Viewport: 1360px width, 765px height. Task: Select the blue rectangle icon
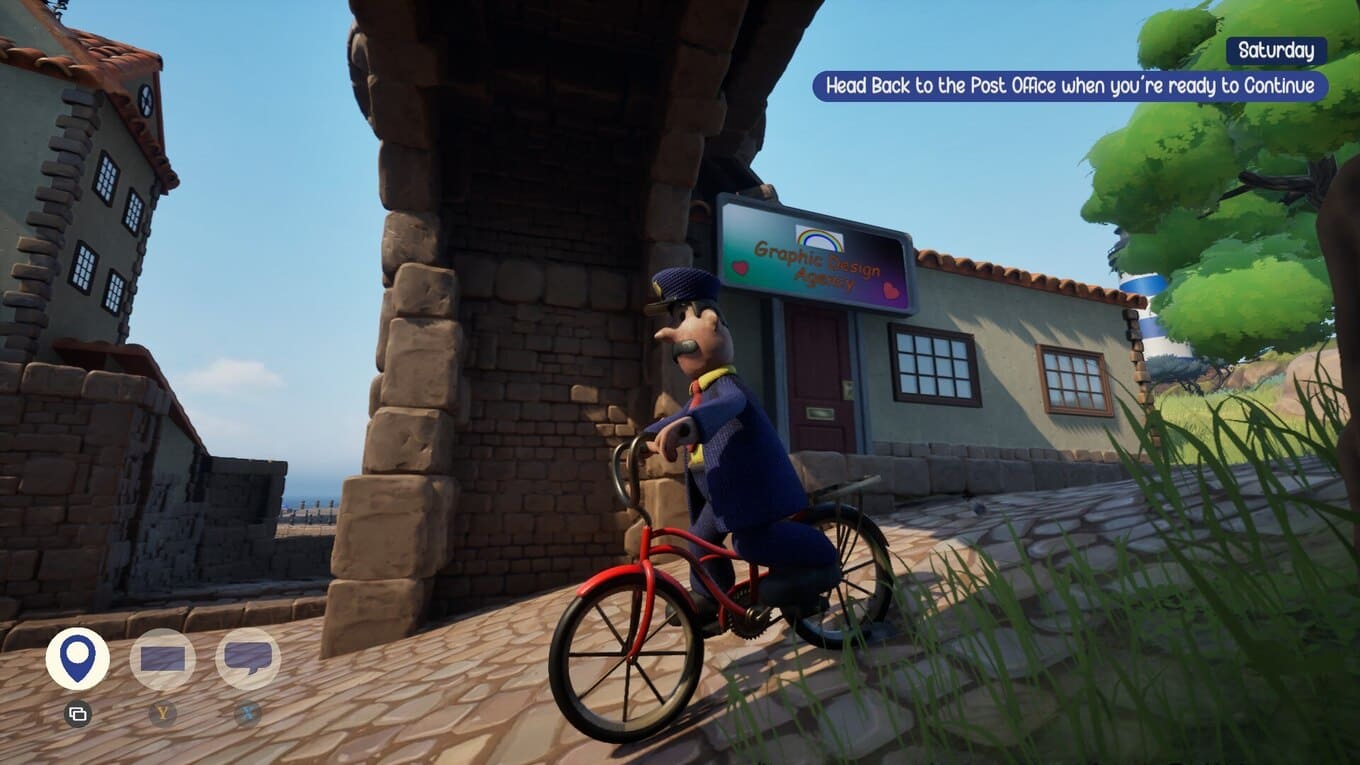163,659
